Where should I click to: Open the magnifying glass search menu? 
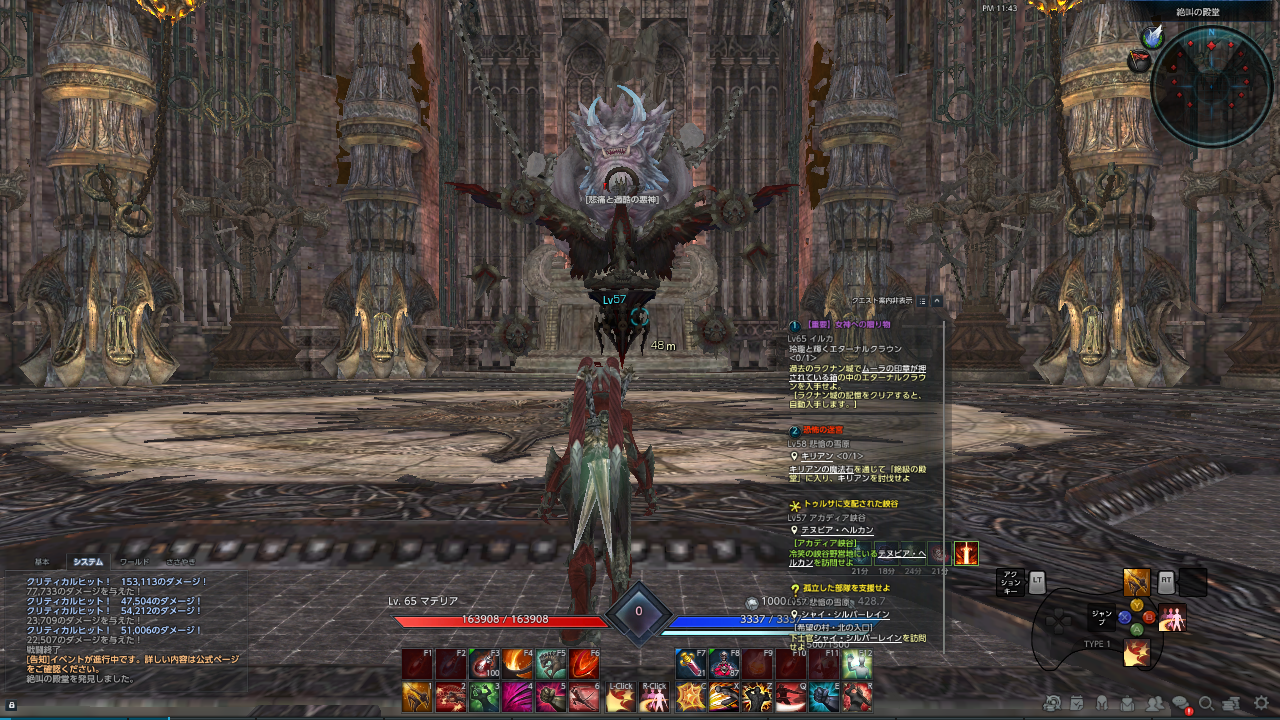coord(1207,704)
